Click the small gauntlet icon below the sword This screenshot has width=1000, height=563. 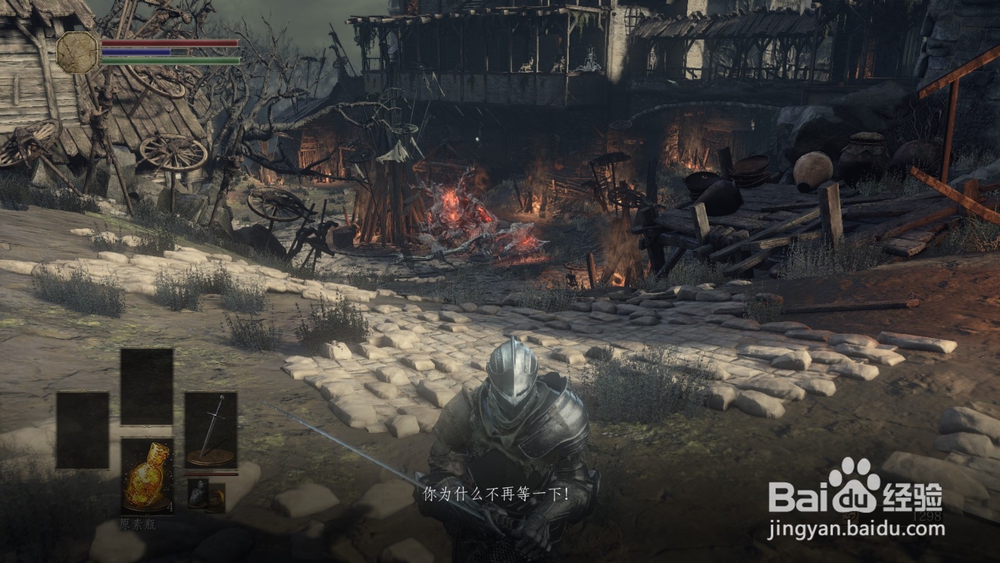coord(199,492)
